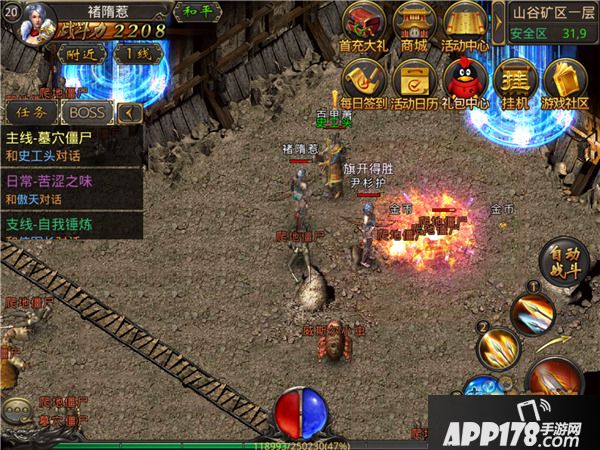Open the 礼包中心 penguin gift center
Screen dimensions: 600x450
tap(463, 78)
